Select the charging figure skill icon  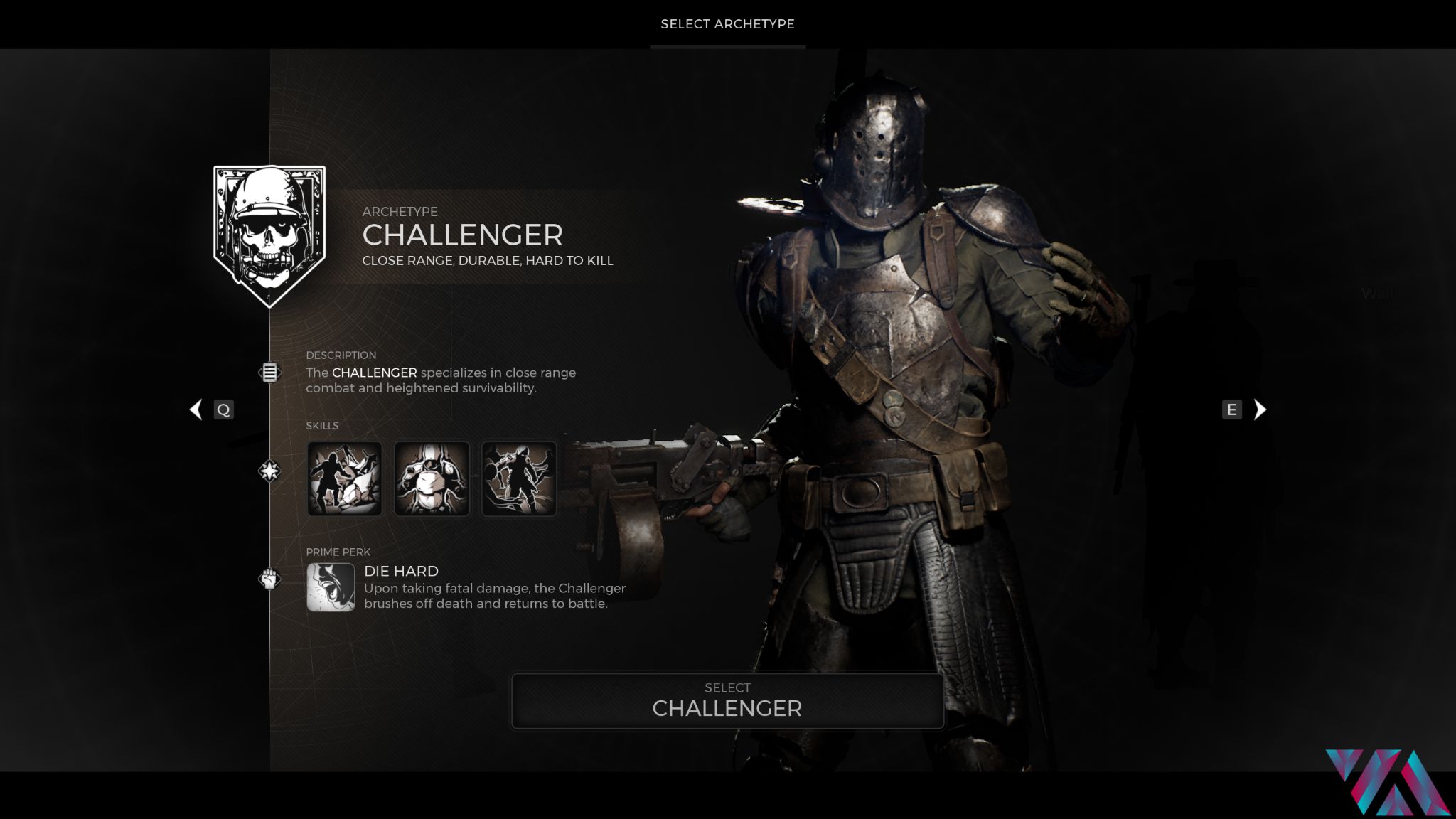pyautogui.click(x=519, y=478)
